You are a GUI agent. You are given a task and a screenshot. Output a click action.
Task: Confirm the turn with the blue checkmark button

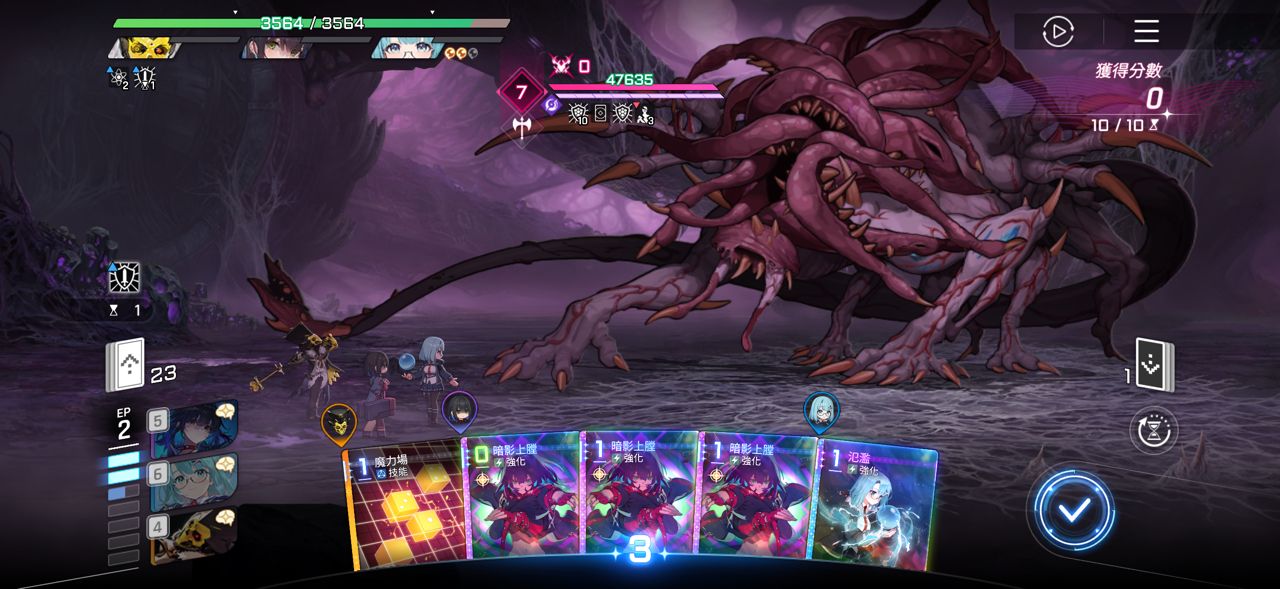coord(1074,510)
